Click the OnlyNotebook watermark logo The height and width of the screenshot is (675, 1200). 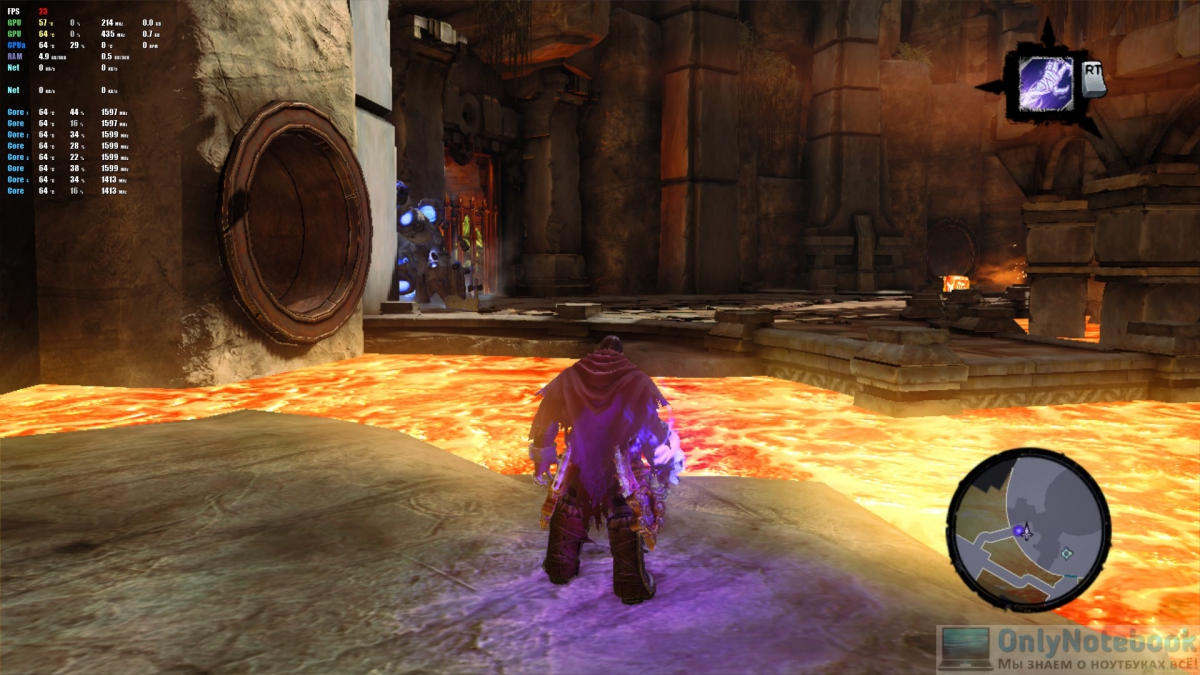[1067, 649]
